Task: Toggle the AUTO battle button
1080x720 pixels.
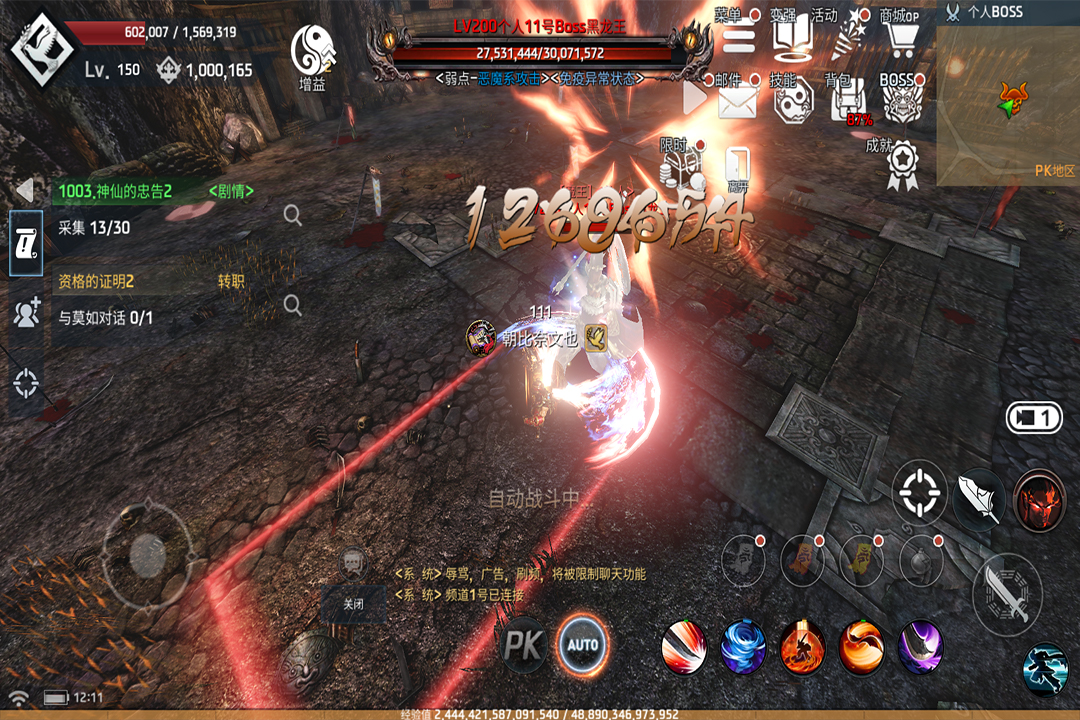Action: click(x=582, y=644)
